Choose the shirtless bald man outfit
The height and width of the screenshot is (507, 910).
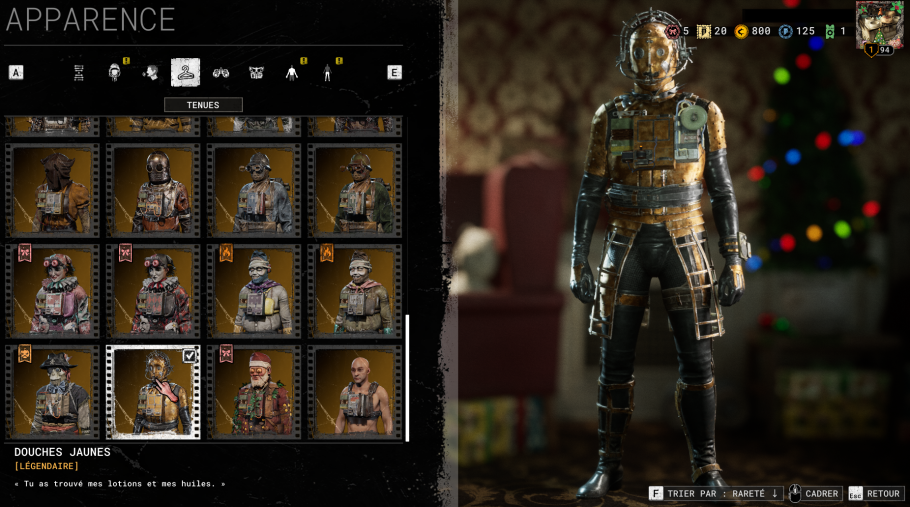pos(355,392)
